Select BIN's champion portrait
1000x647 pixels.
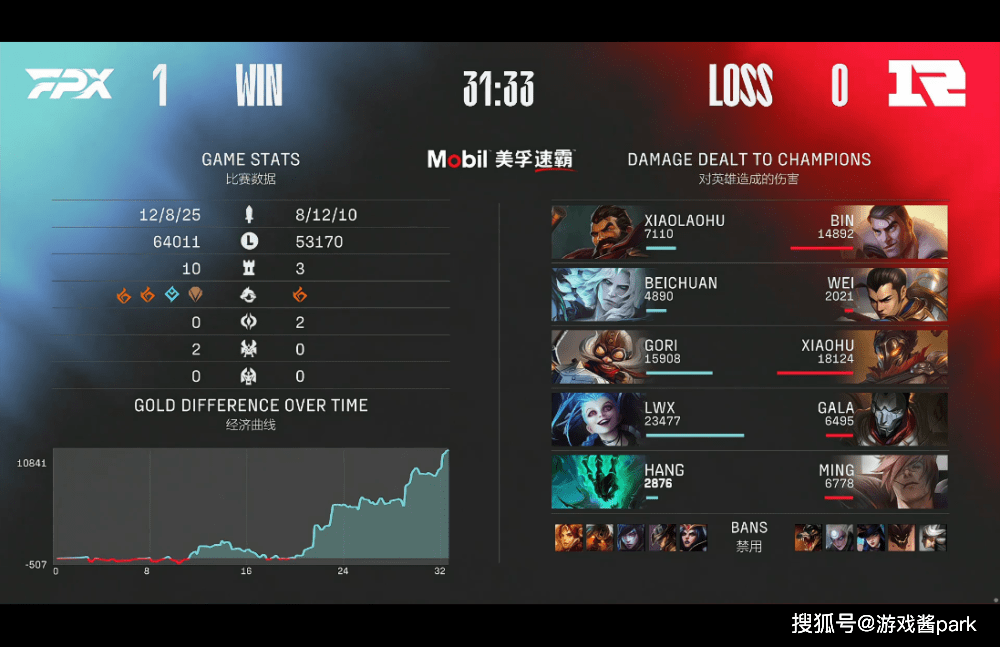(902, 232)
